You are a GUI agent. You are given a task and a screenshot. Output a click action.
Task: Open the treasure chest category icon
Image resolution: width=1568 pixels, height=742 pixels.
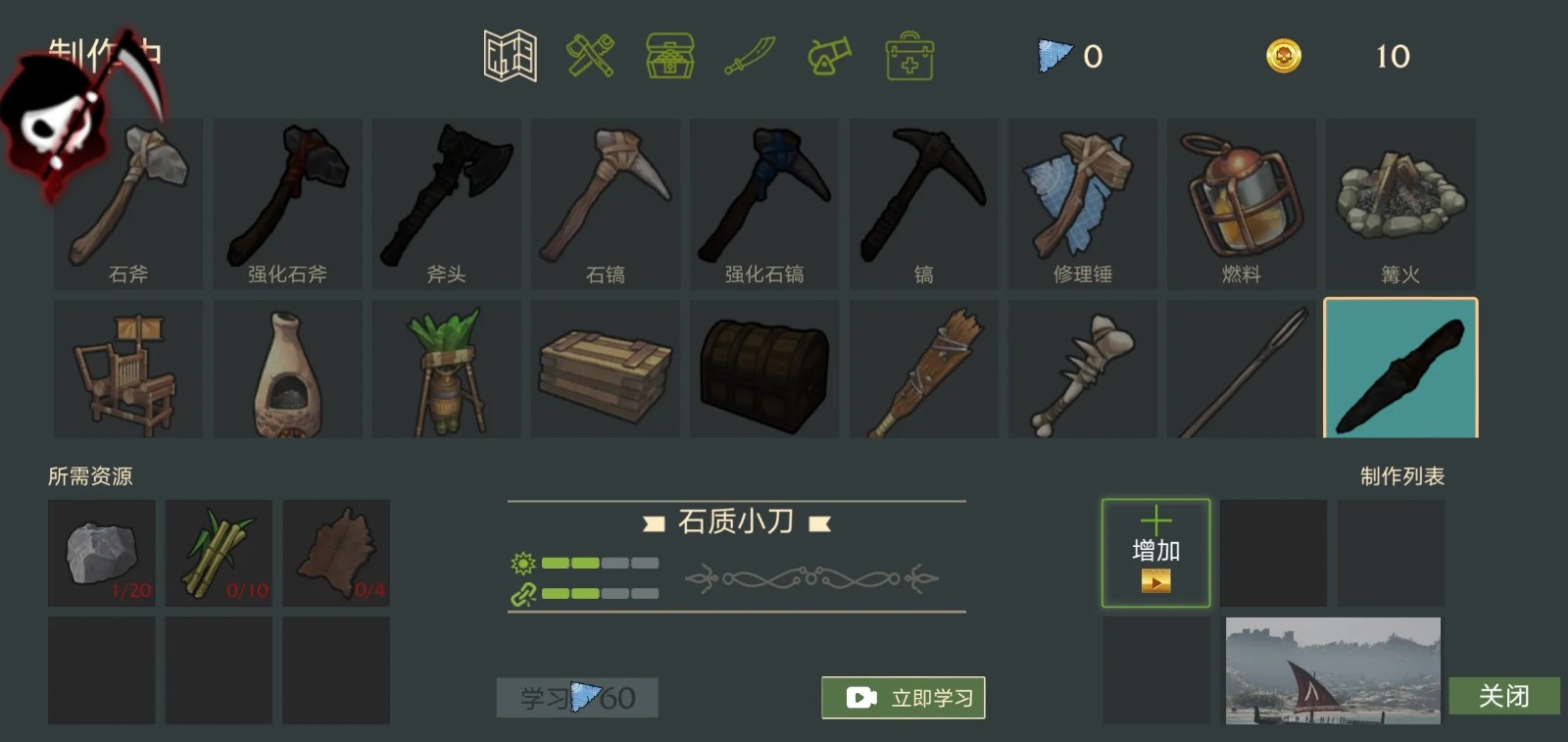(x=669, y=57)
